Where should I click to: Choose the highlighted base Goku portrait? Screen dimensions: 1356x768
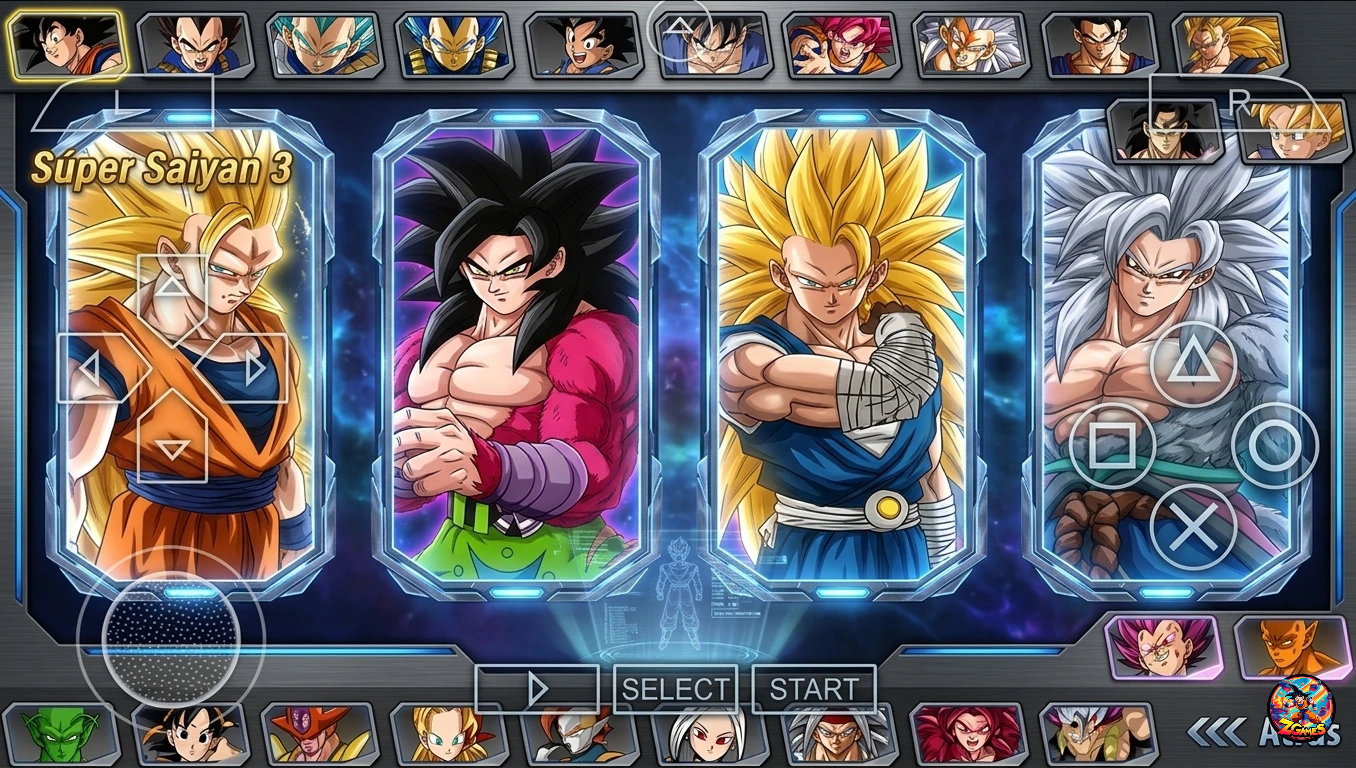point(66,45)
